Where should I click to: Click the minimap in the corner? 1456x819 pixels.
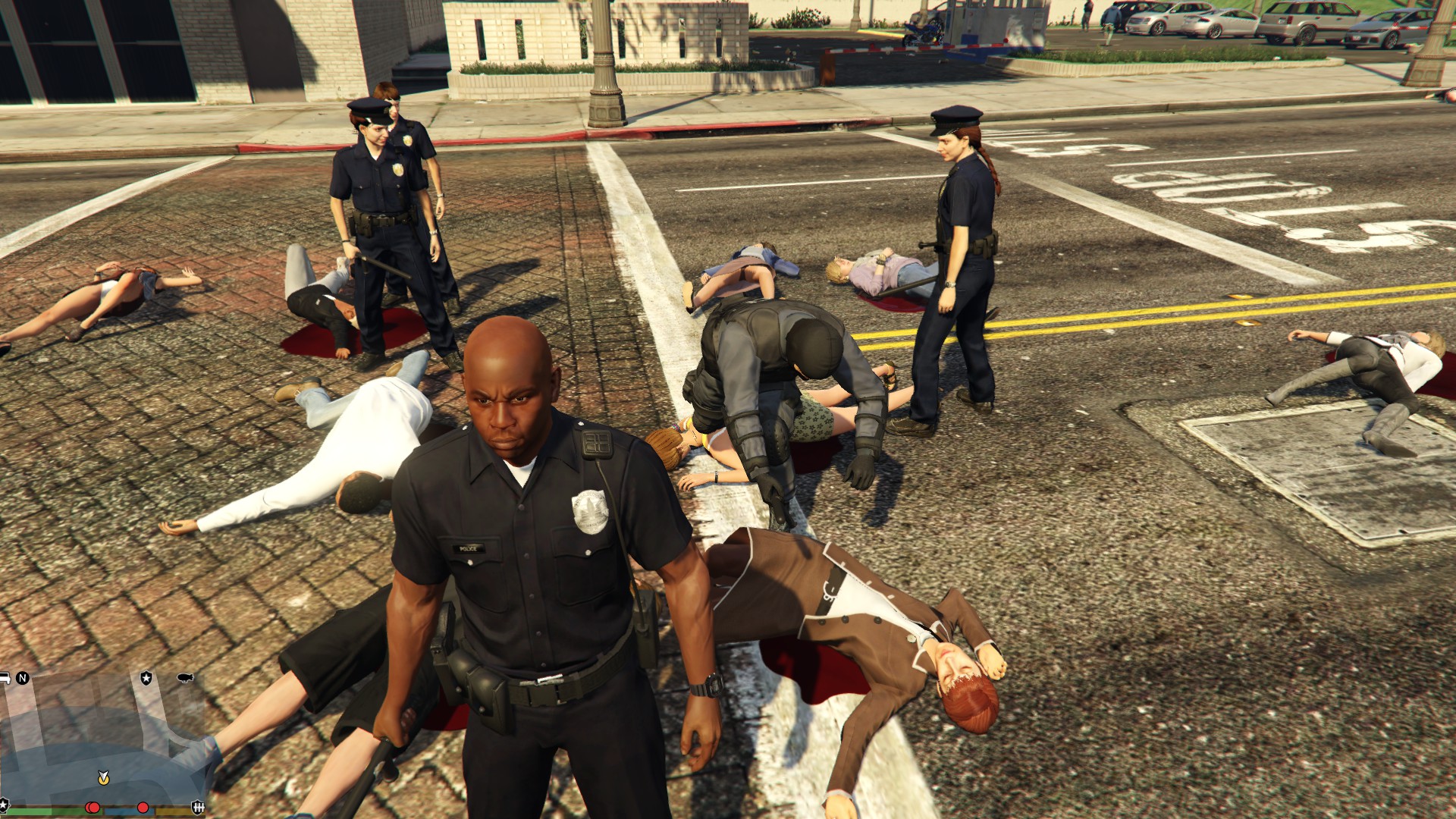(102, 739)
